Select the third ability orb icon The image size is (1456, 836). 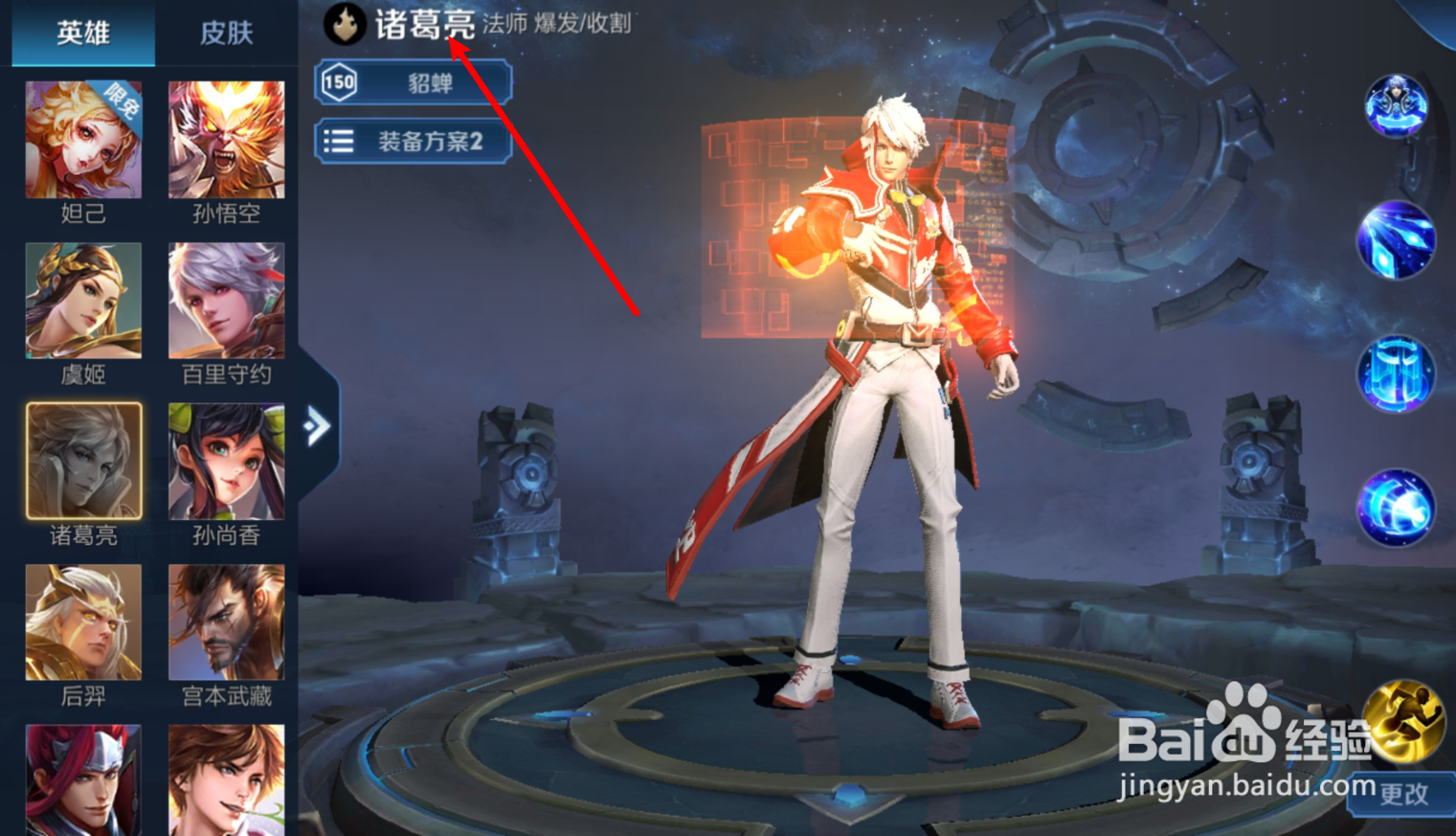coord(1395,375)
